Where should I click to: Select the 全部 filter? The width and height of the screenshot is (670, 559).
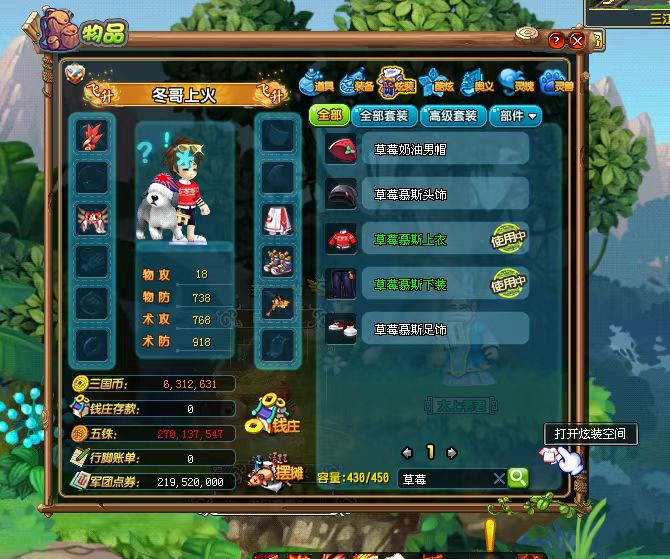(330, 116)
